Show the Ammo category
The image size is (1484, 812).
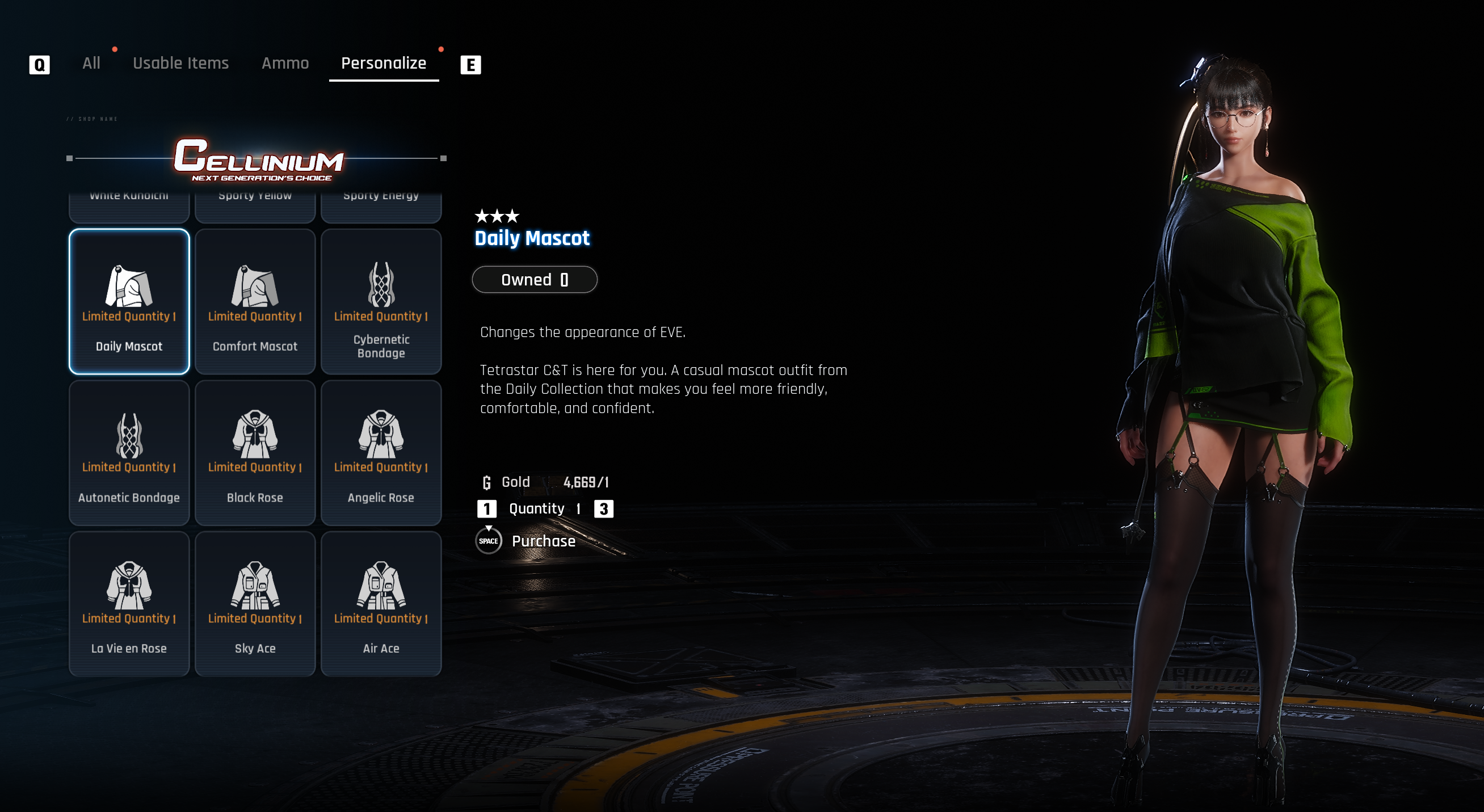point(285,64)
